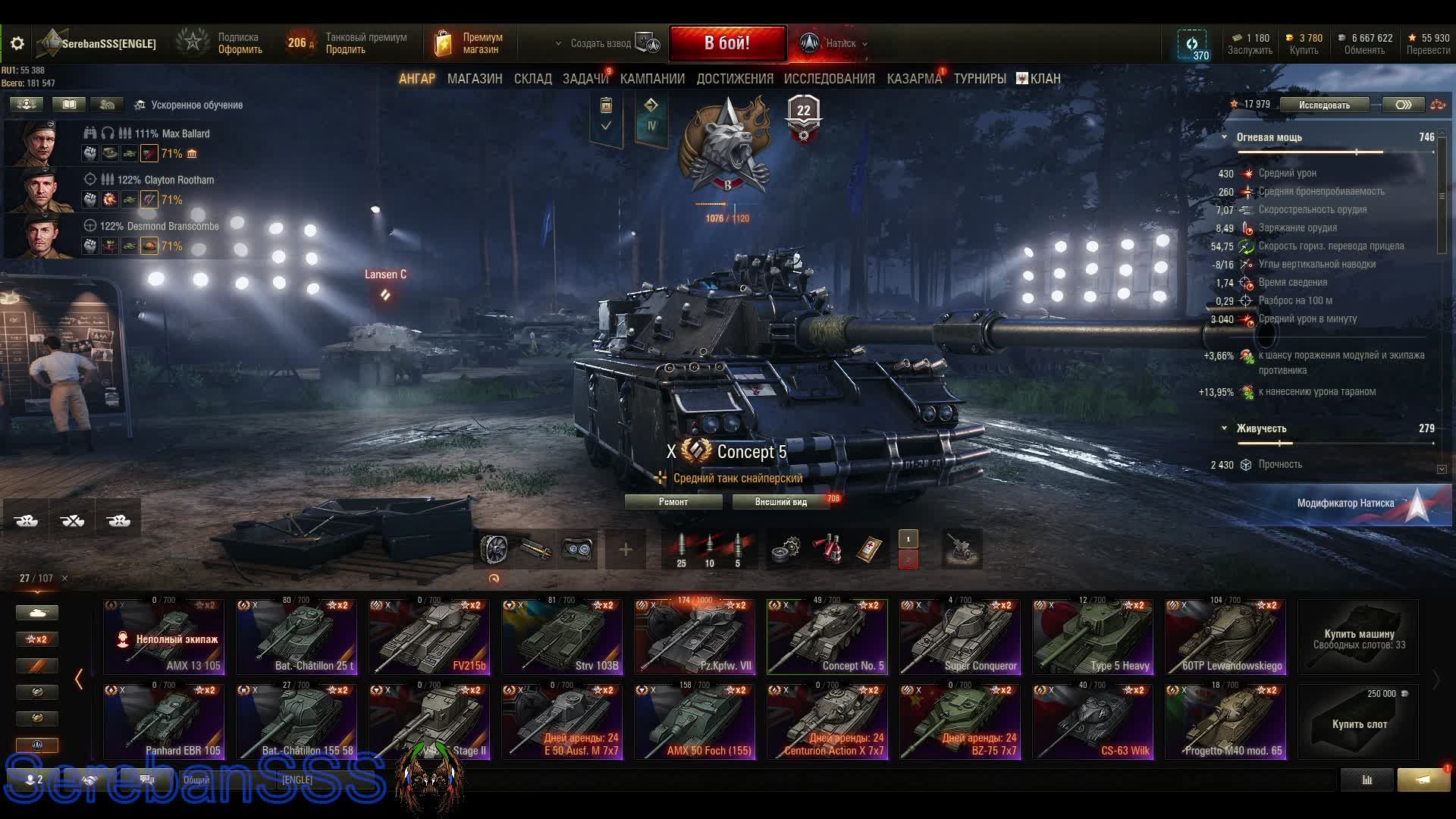1456x819 pixels.
Task: Select the Strv 103B tank card
Action: coord(561,637)
